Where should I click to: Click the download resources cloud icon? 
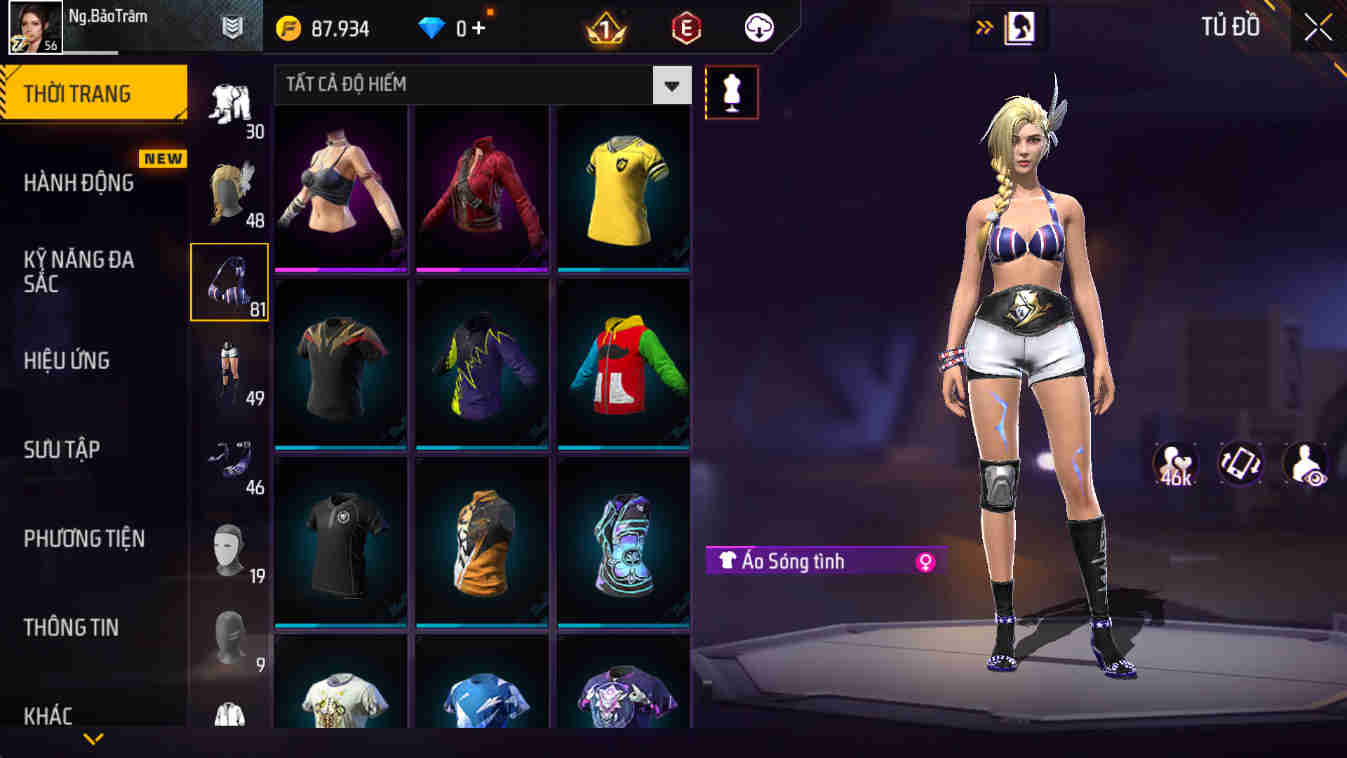[x=757, y=27]
